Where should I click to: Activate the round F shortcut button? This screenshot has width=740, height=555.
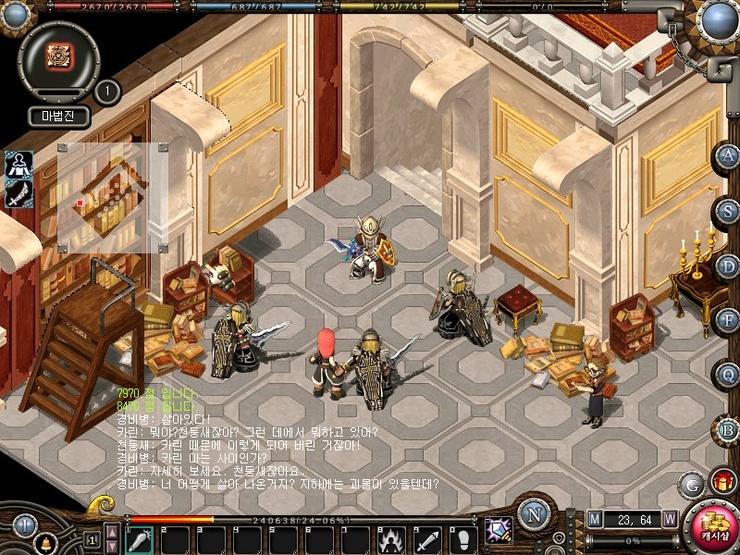[x=727, y=320]
